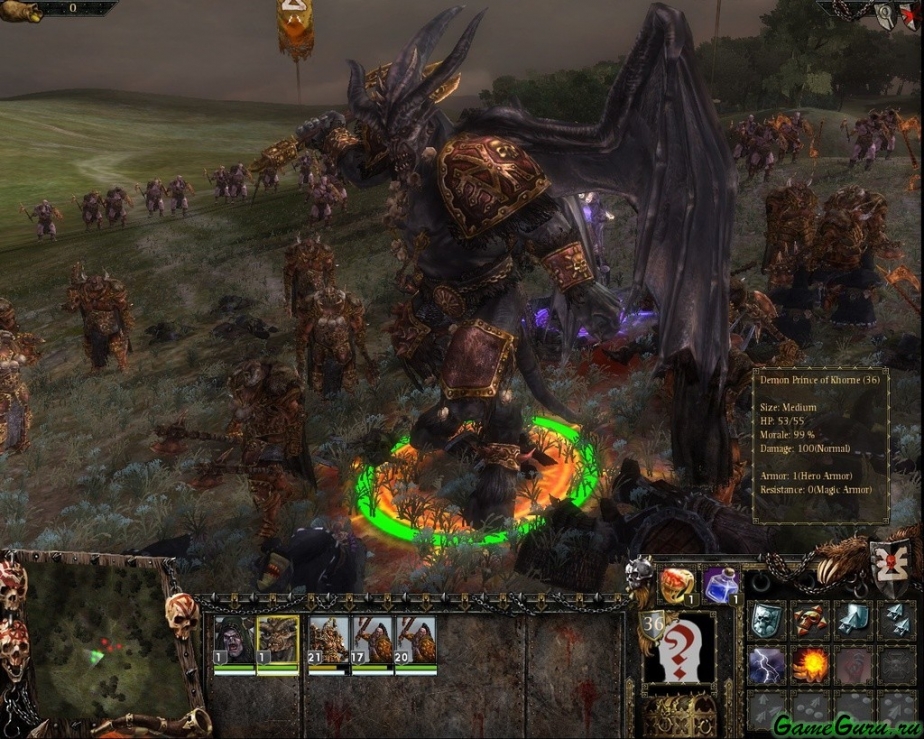Use the golden ring item
This screenshot has width=924, height=739.
[677, 585]
